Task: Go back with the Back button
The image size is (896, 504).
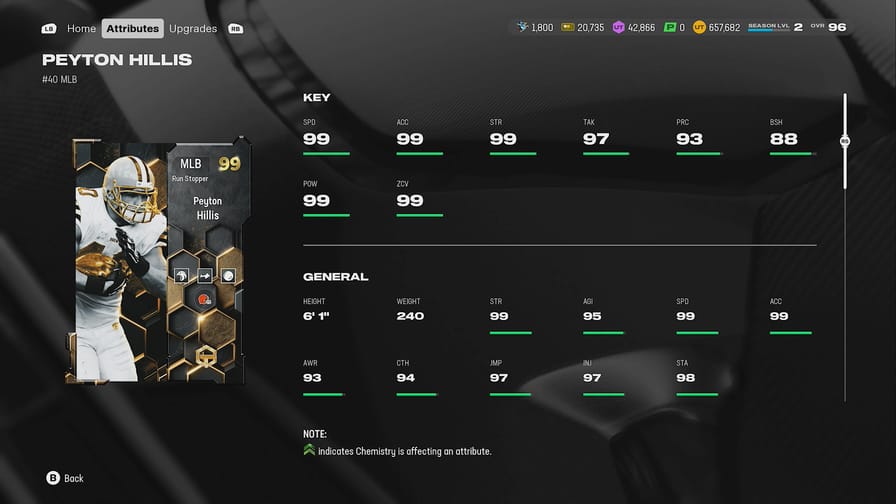Action: point(65,478)
